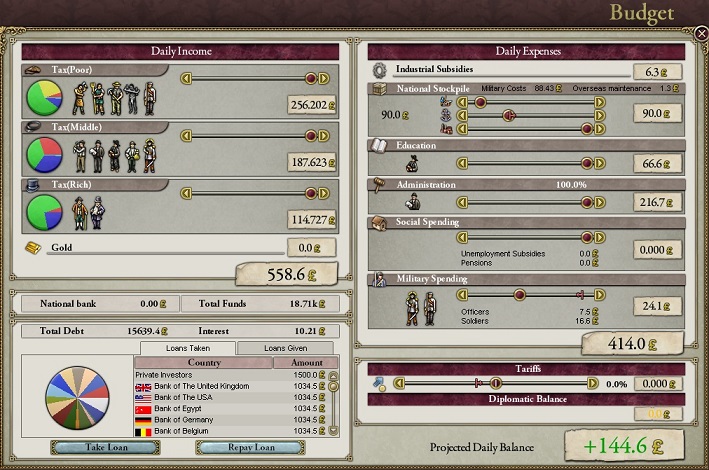Show the Loans Taken tab
This screenshot has height=470, width=709.
click(x=187, y=348)
